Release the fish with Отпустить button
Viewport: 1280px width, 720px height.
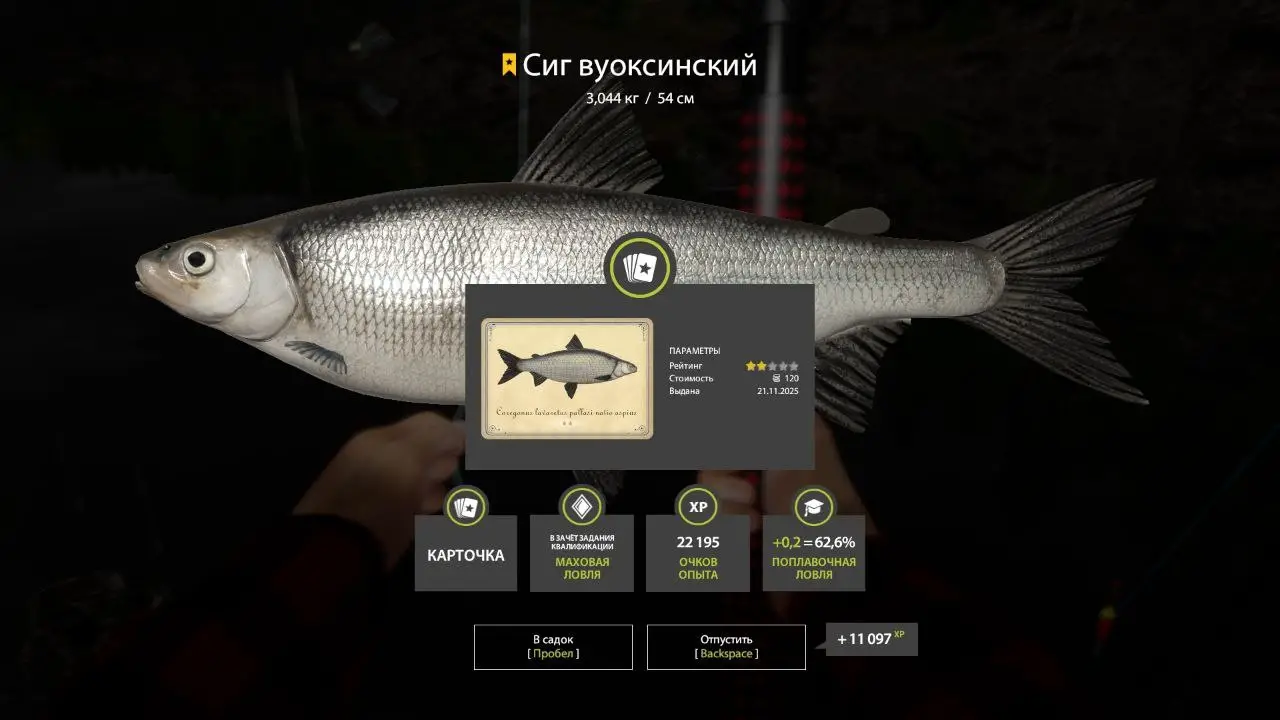coord(726,646)
